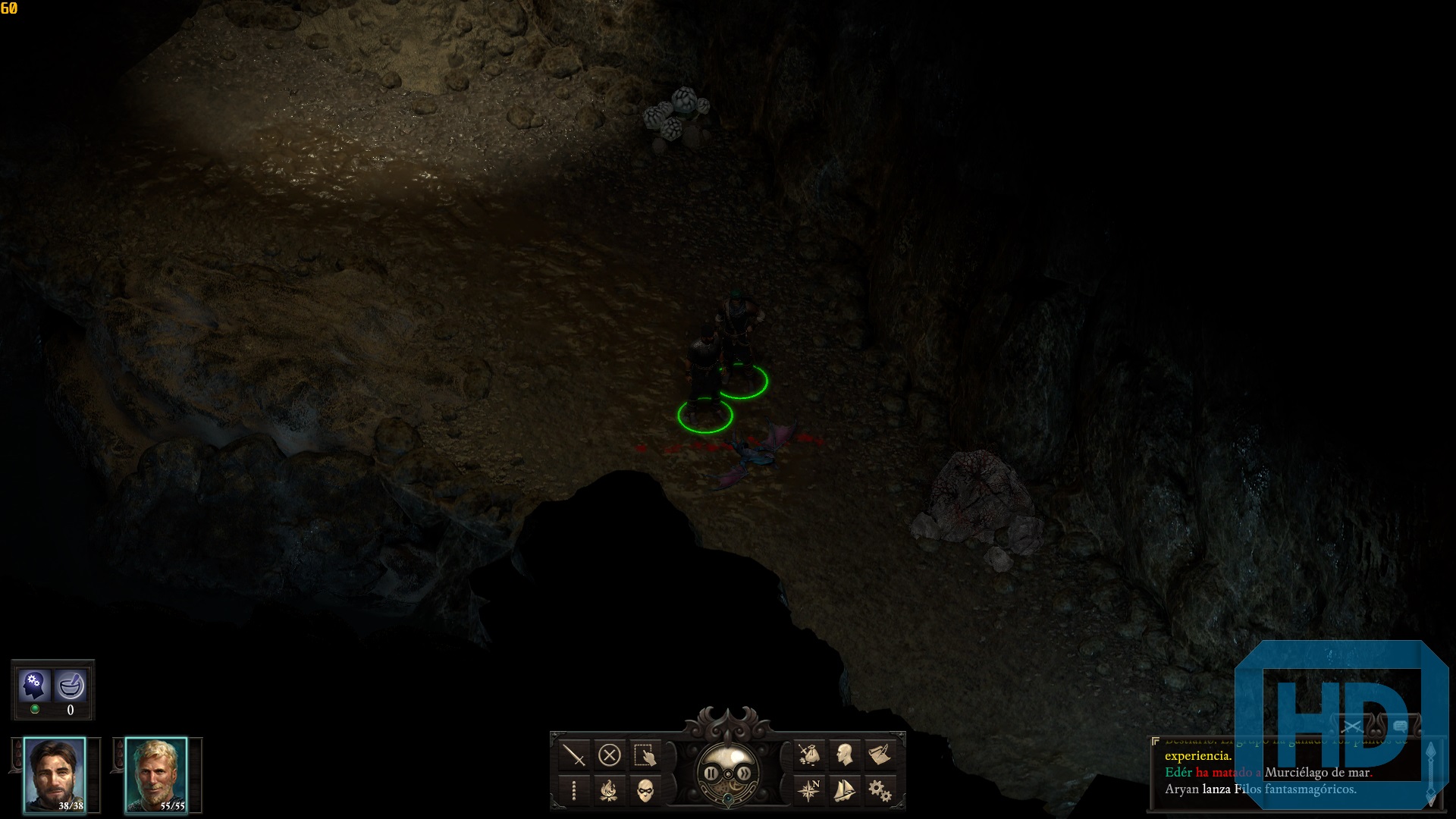Select all party members with the dashed-box button
The width and height of the screenshot is (1456, 819).
point(645,755)
